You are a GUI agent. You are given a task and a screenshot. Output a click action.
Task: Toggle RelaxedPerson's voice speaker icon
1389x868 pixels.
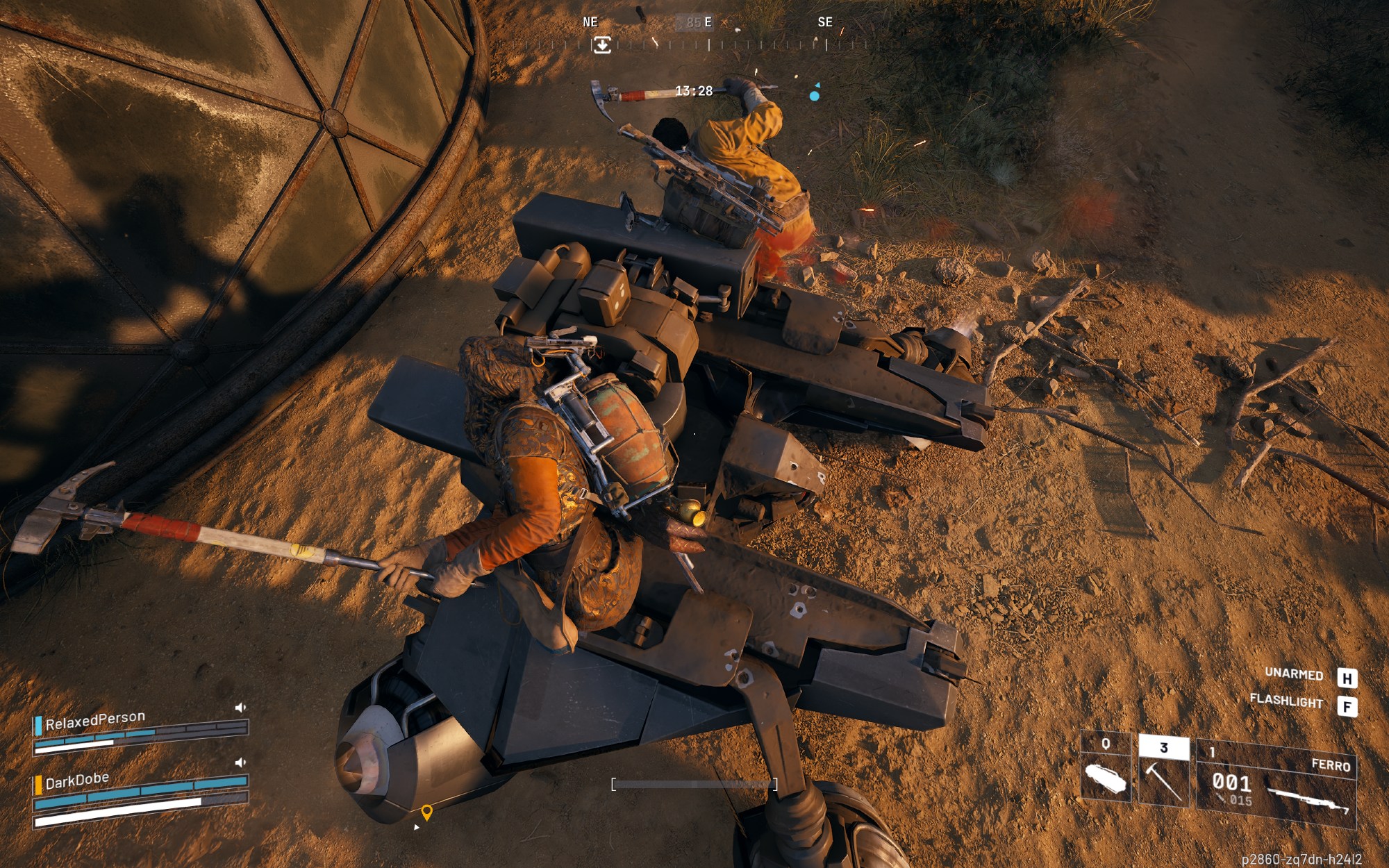click(x=240, y=708)
